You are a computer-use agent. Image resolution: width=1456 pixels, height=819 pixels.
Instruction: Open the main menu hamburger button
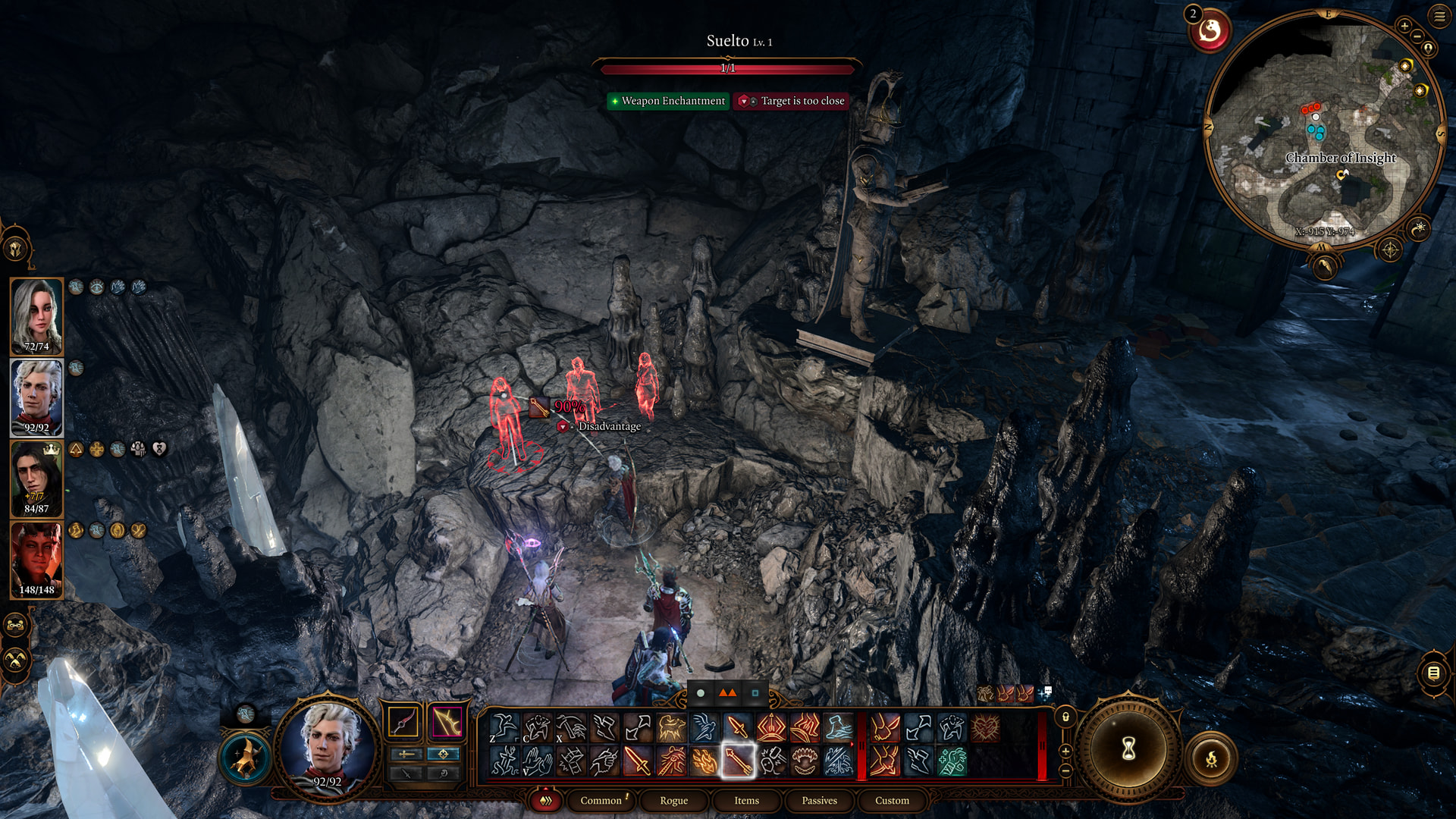pyautogui.click(x=1439, y=16)
